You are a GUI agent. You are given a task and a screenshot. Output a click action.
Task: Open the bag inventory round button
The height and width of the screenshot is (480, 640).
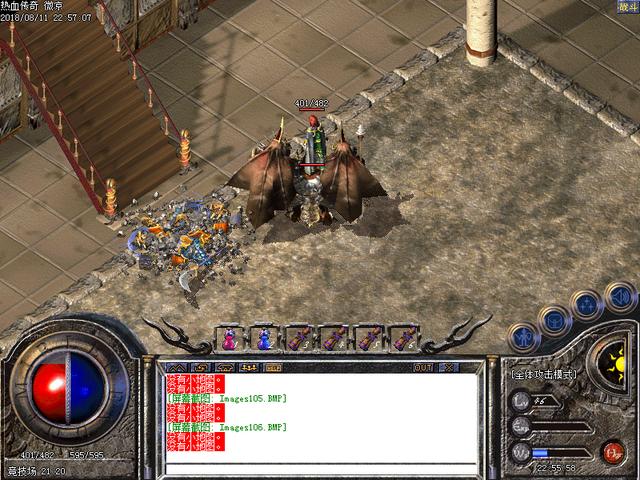click(x=553, y=317)
